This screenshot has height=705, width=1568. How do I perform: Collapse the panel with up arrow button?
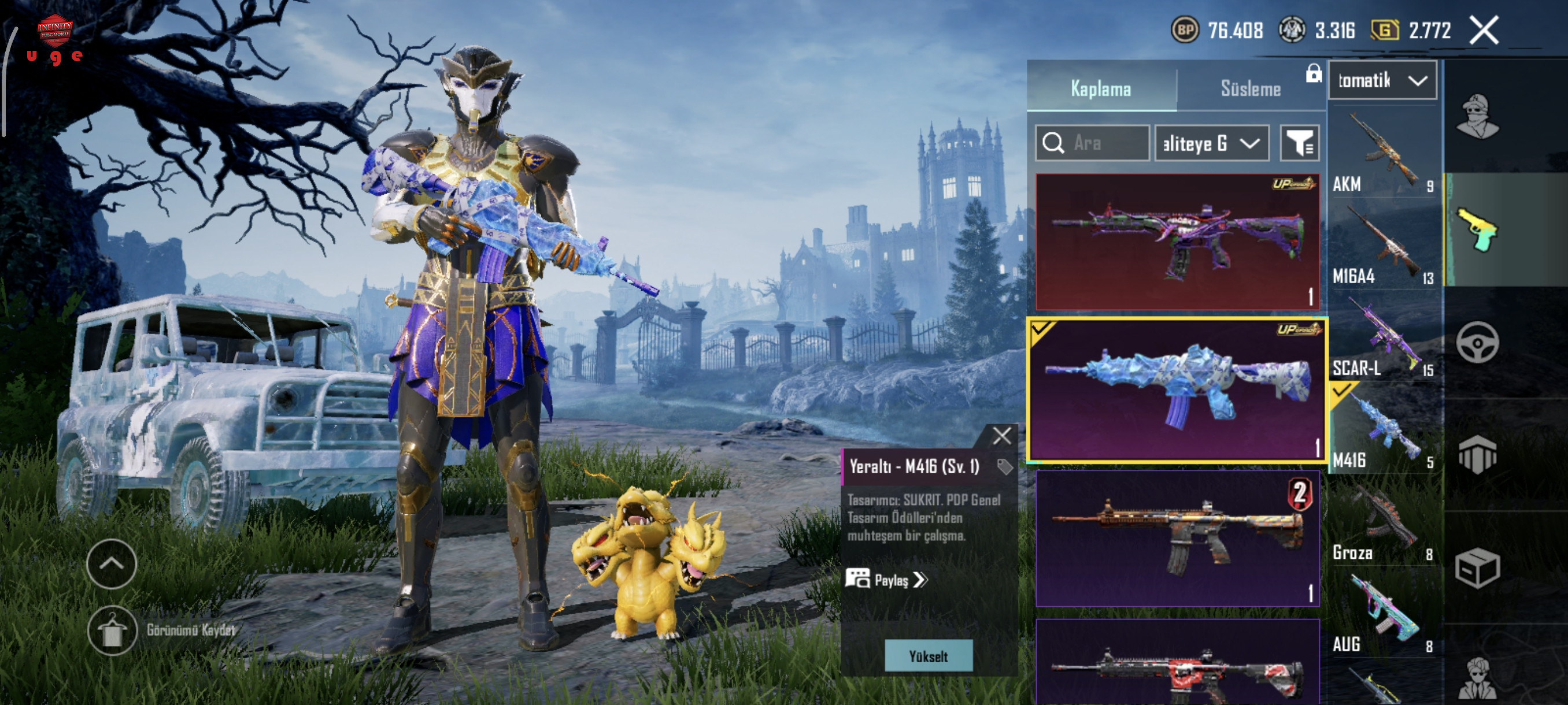[112, 564]
